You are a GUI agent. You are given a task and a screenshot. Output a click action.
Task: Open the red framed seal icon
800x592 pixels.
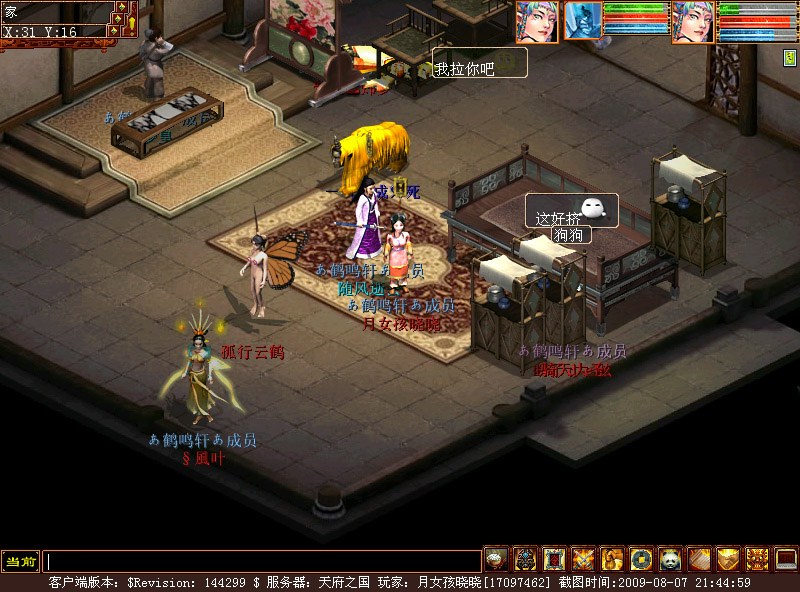click(554, 560)
